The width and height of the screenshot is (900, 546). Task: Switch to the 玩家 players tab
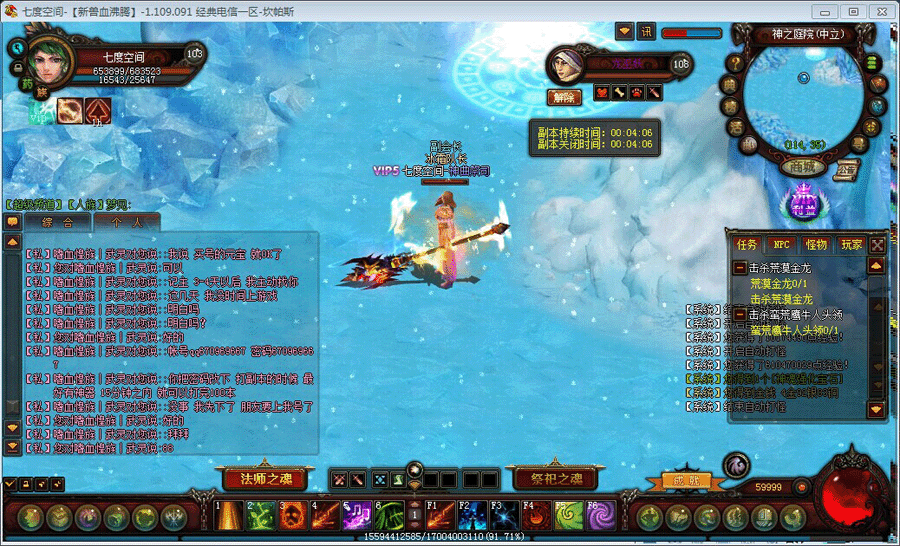tap(851, 244)
